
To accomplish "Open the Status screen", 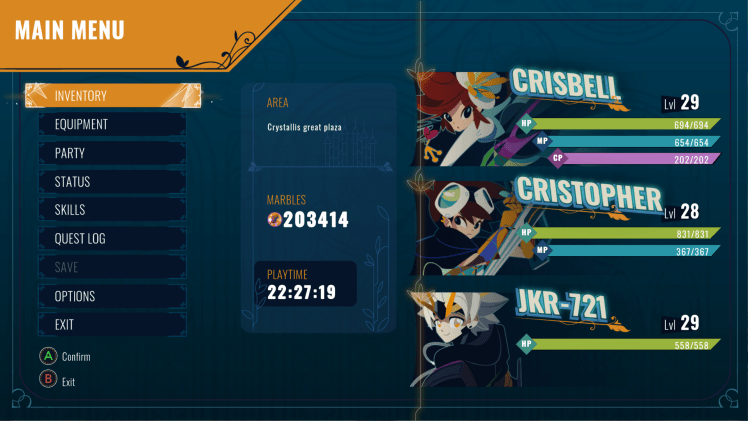I will tap(112, 182).
